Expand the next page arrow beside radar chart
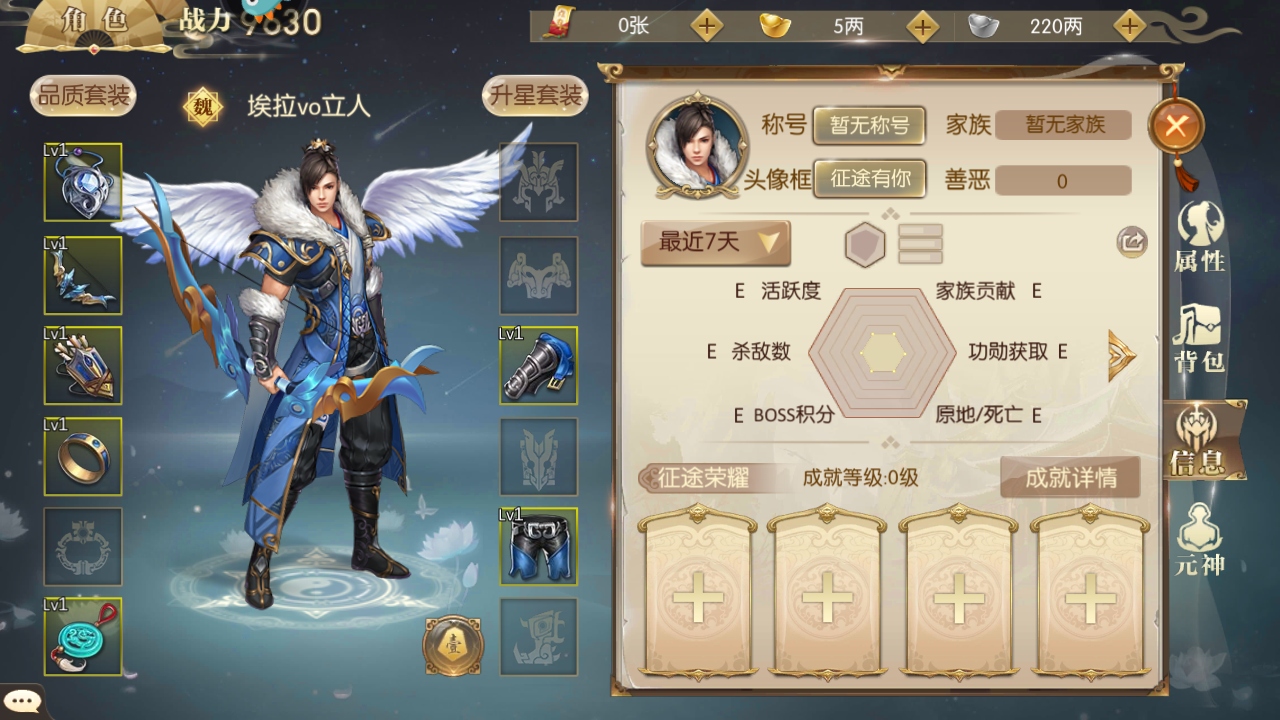 (1122, 354)
